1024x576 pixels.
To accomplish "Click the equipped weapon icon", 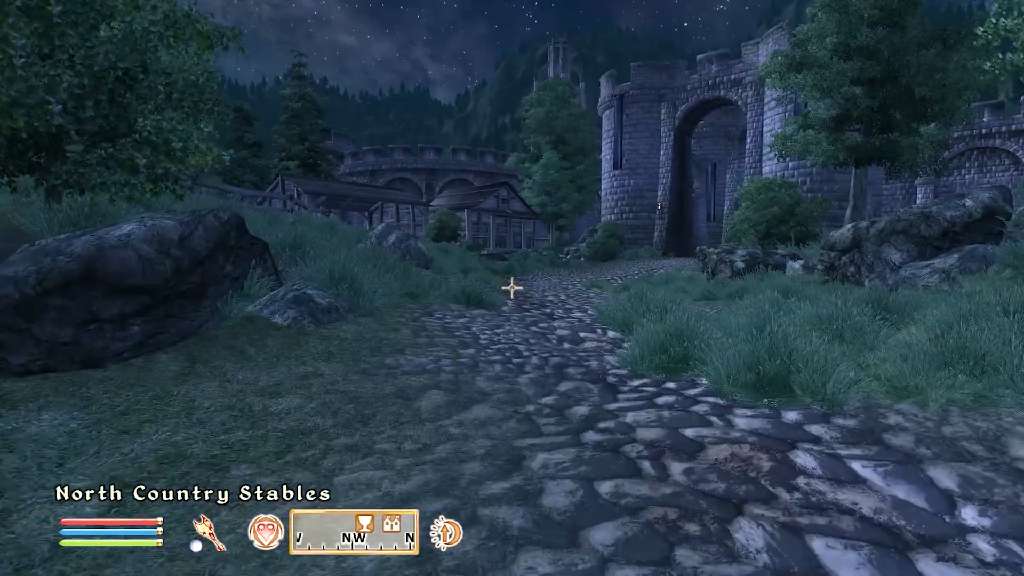I will (x=209, y=531).
